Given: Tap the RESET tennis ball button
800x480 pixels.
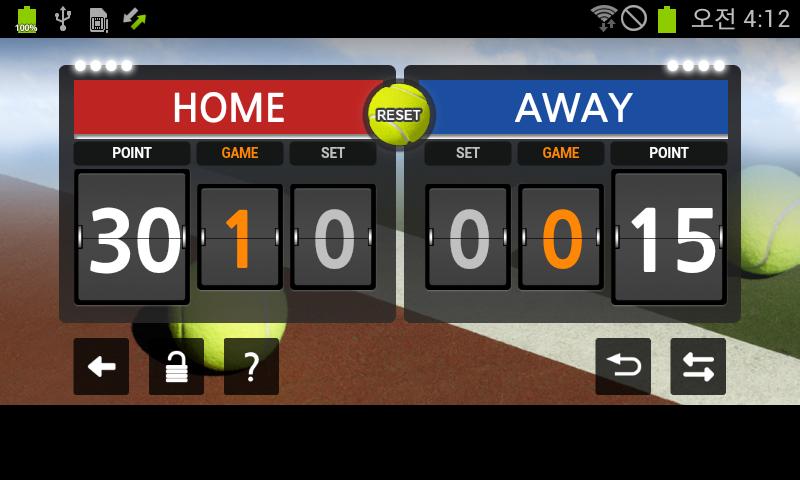Looking at the screenshot, I should tap(399, 115).
